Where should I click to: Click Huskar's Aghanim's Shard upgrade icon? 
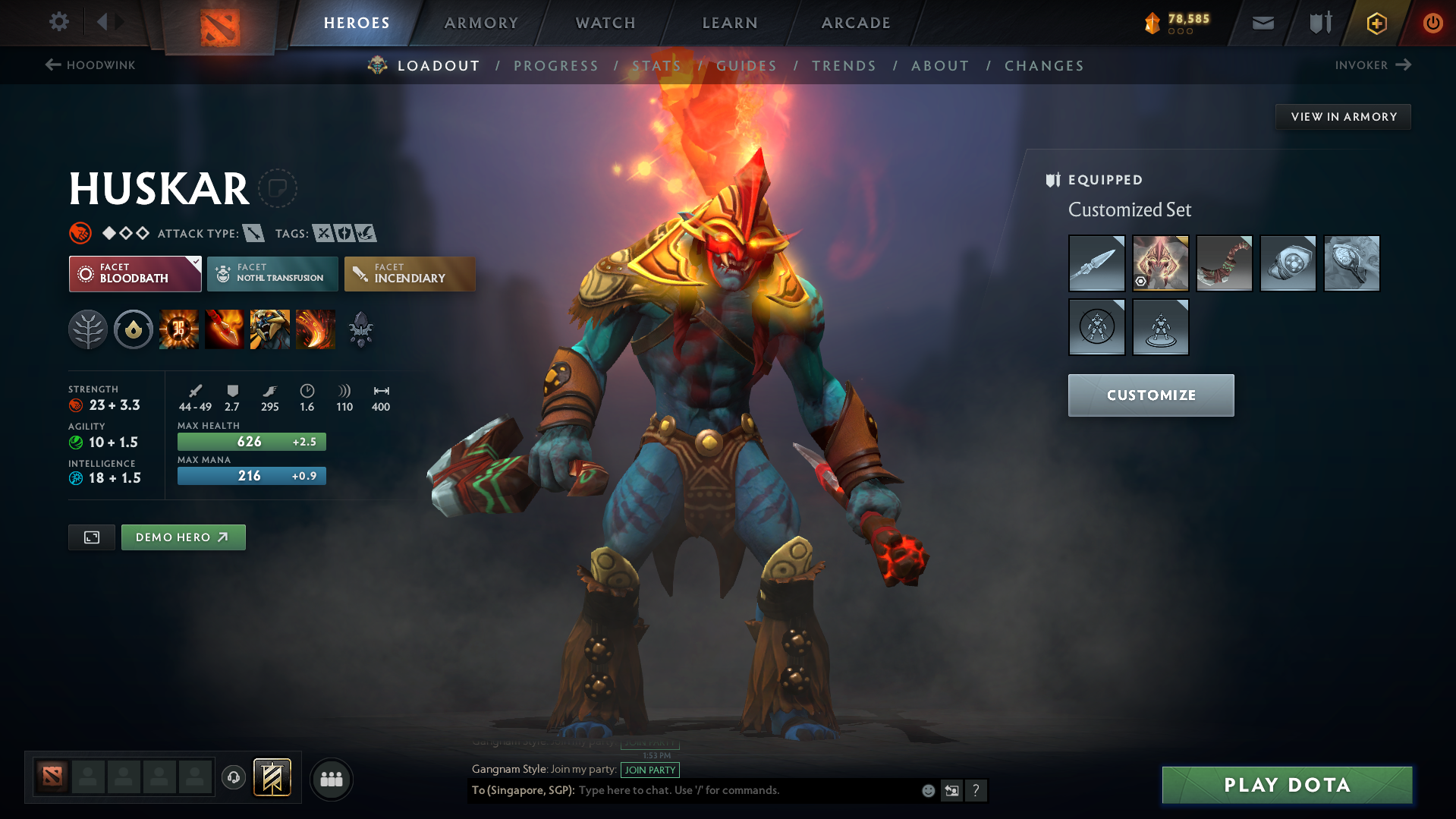[x=361, y=329]
